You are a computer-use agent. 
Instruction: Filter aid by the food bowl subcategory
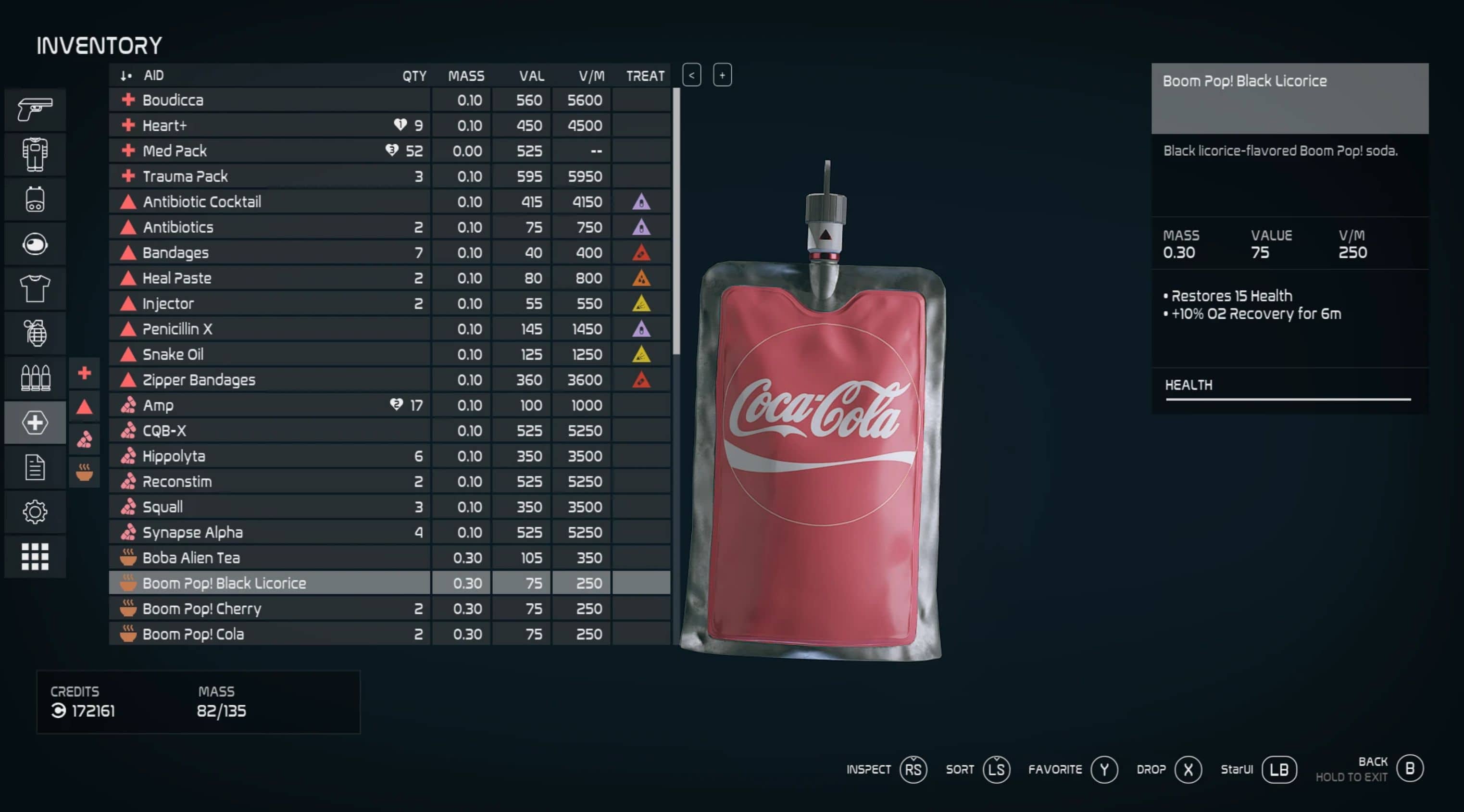(x=84, y=472)
